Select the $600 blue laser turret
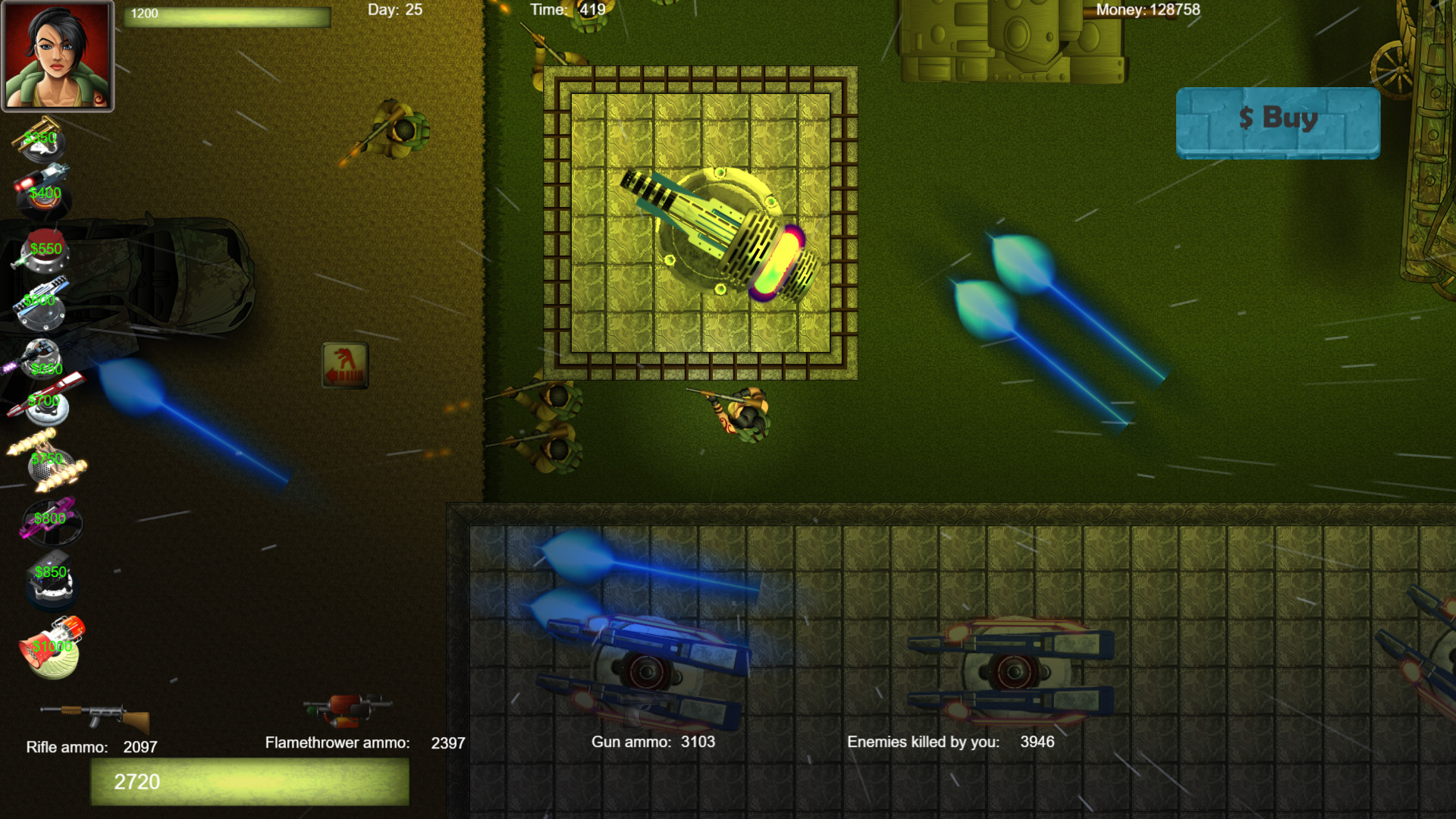The width and height of the screenshot is (1456, 819). tap(42, 303)
